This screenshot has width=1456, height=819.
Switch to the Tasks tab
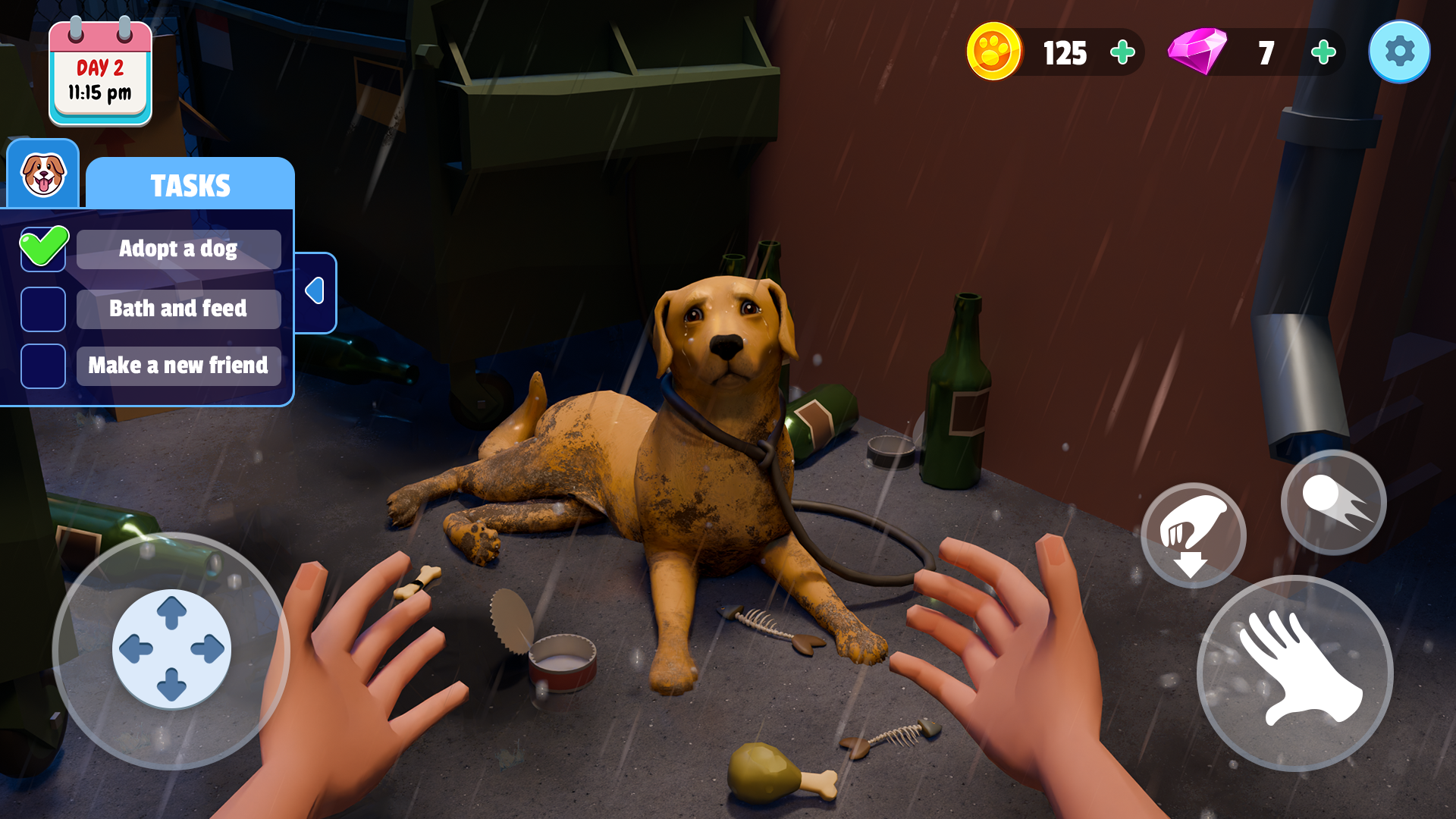[190, 184]
